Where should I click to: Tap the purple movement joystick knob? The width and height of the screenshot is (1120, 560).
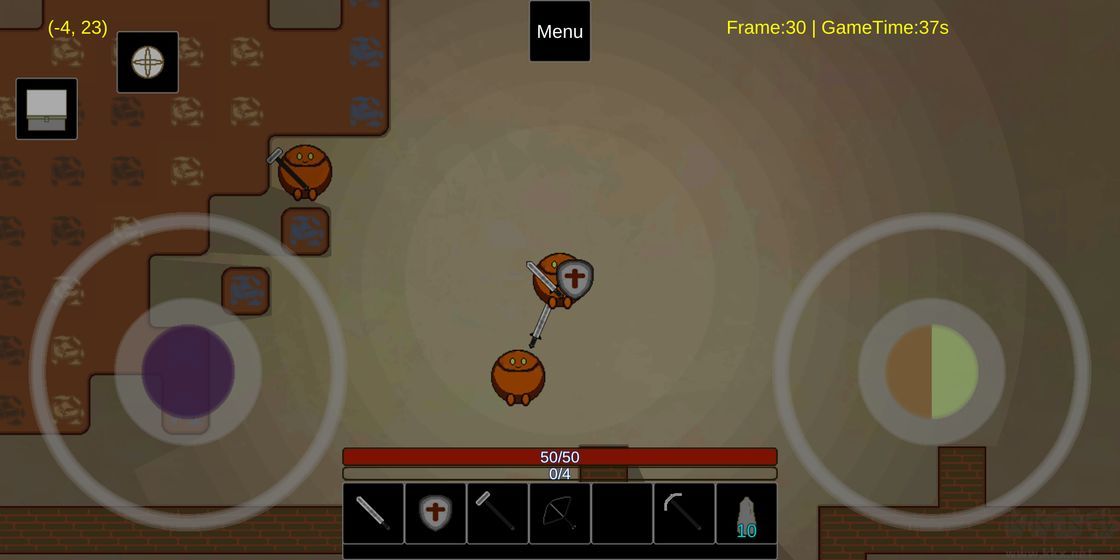[188, 371]
